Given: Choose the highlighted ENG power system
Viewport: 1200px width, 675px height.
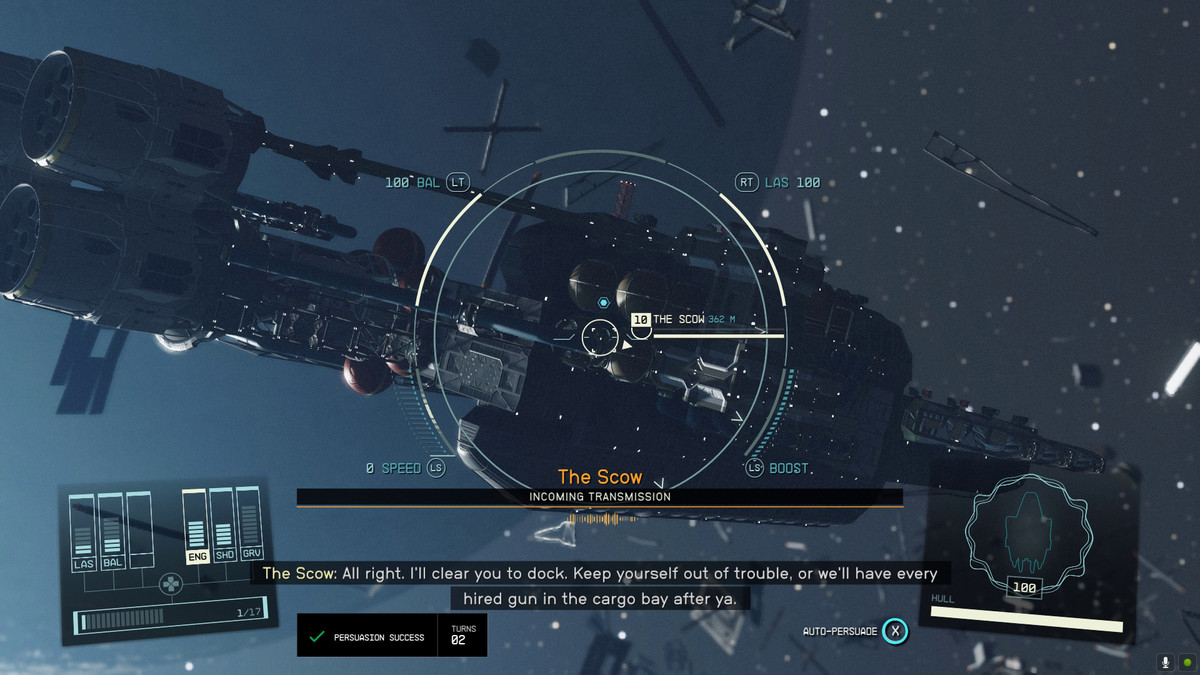Looking at the screenshot, I should 196,527.
